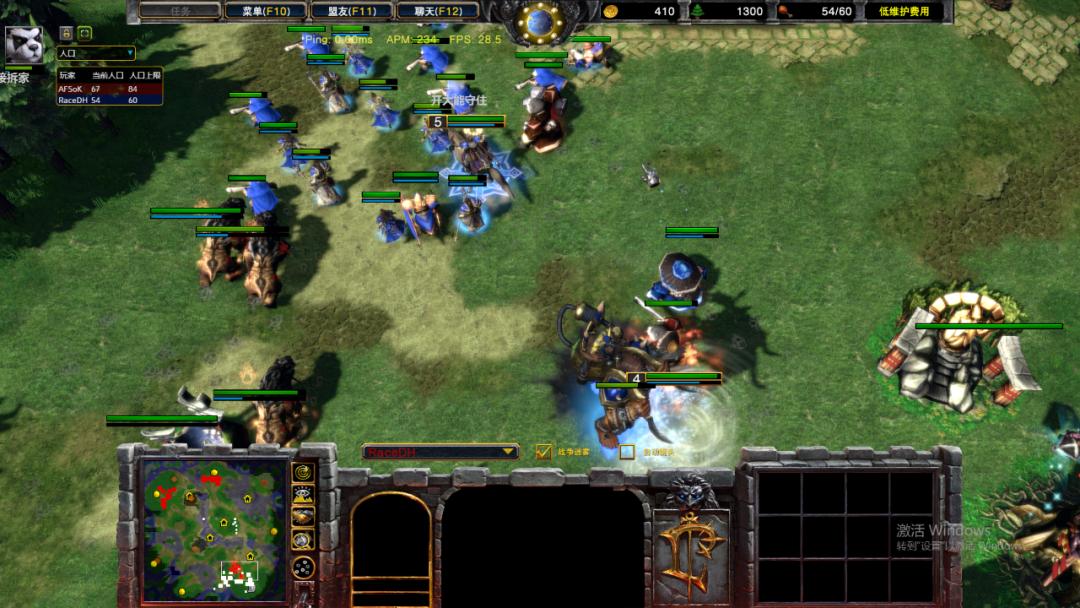Open the RaceDH player view dropdown
1080x608 pixels.
(x=441, y=452)
